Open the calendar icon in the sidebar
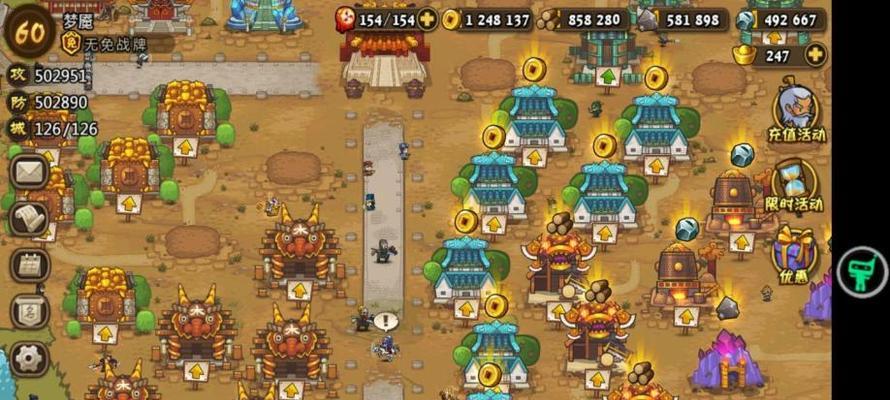The image size is (890, 400). (x=30, y=265)
